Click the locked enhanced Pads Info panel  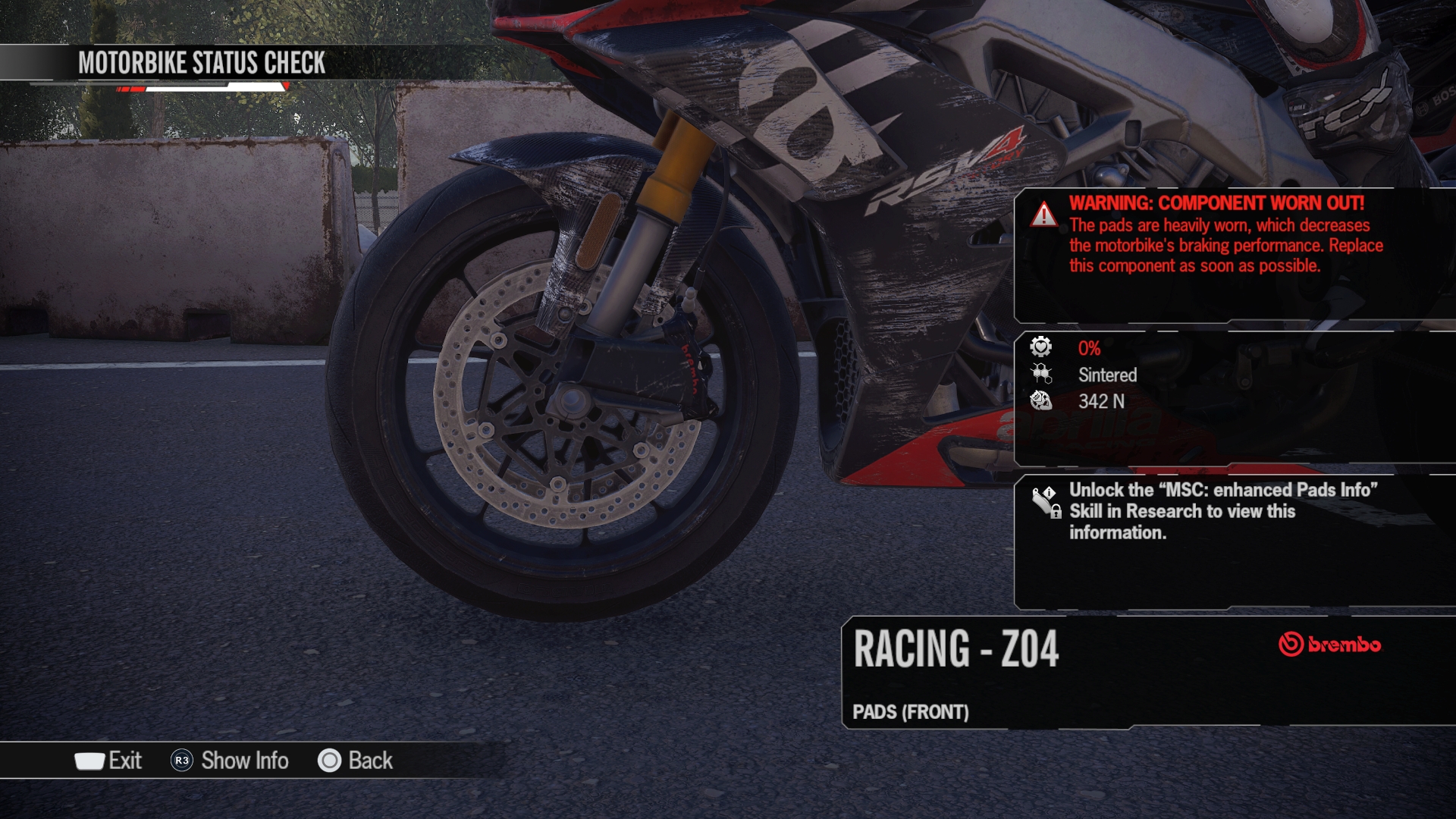(1232, 541)
